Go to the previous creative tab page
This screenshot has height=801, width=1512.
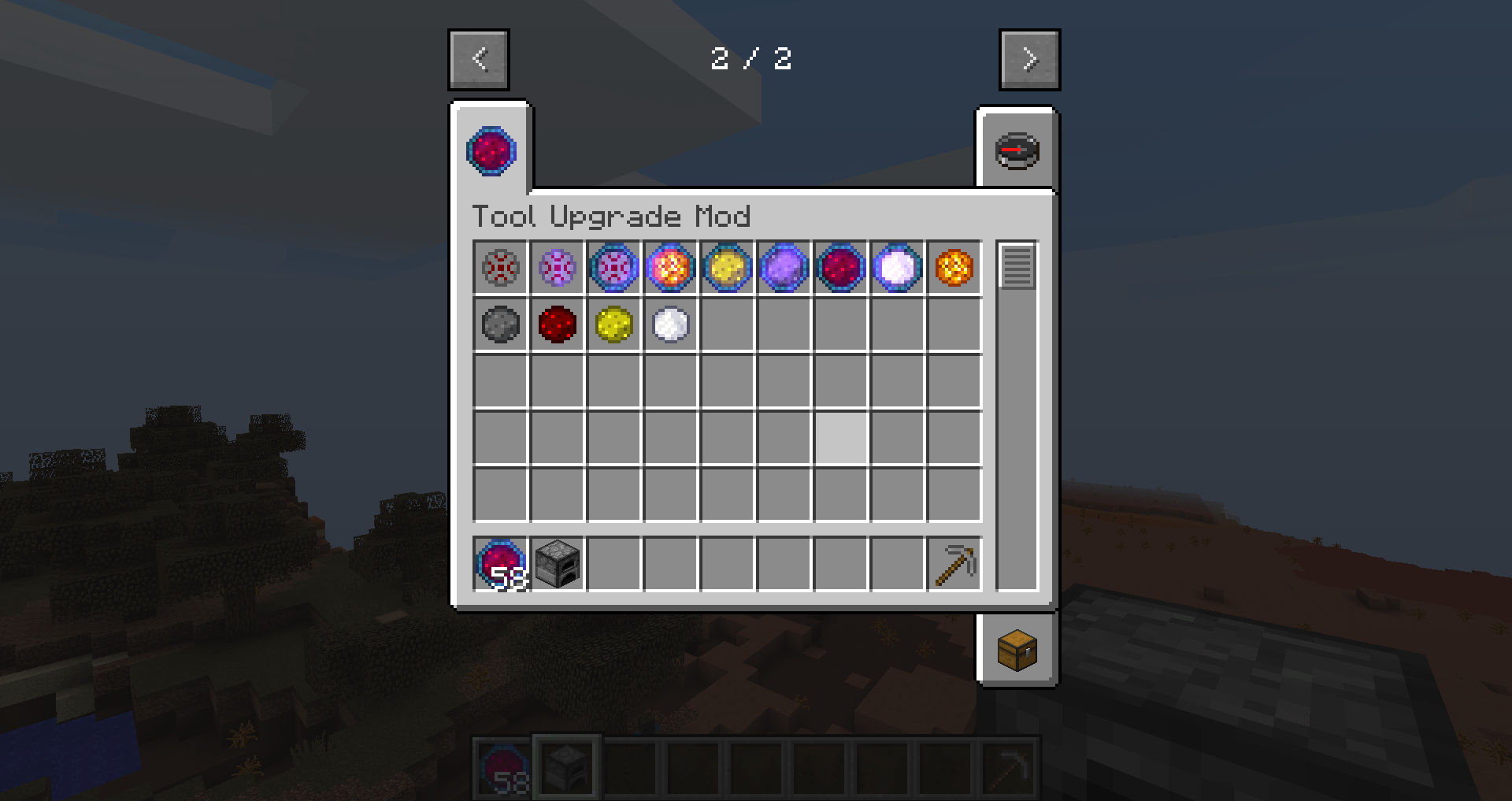point(479,60)
